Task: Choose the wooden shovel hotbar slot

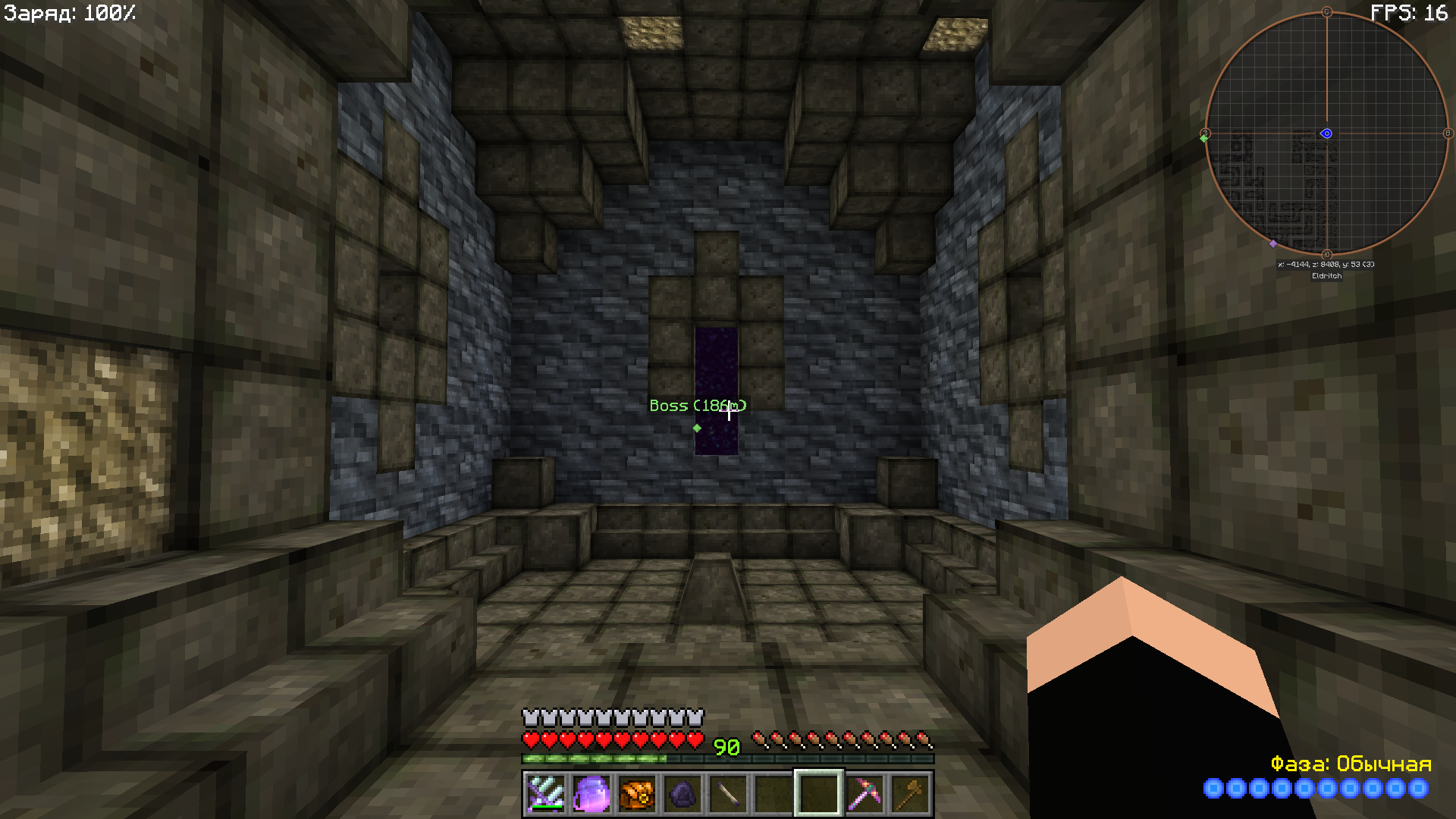Action: point(910,794)
